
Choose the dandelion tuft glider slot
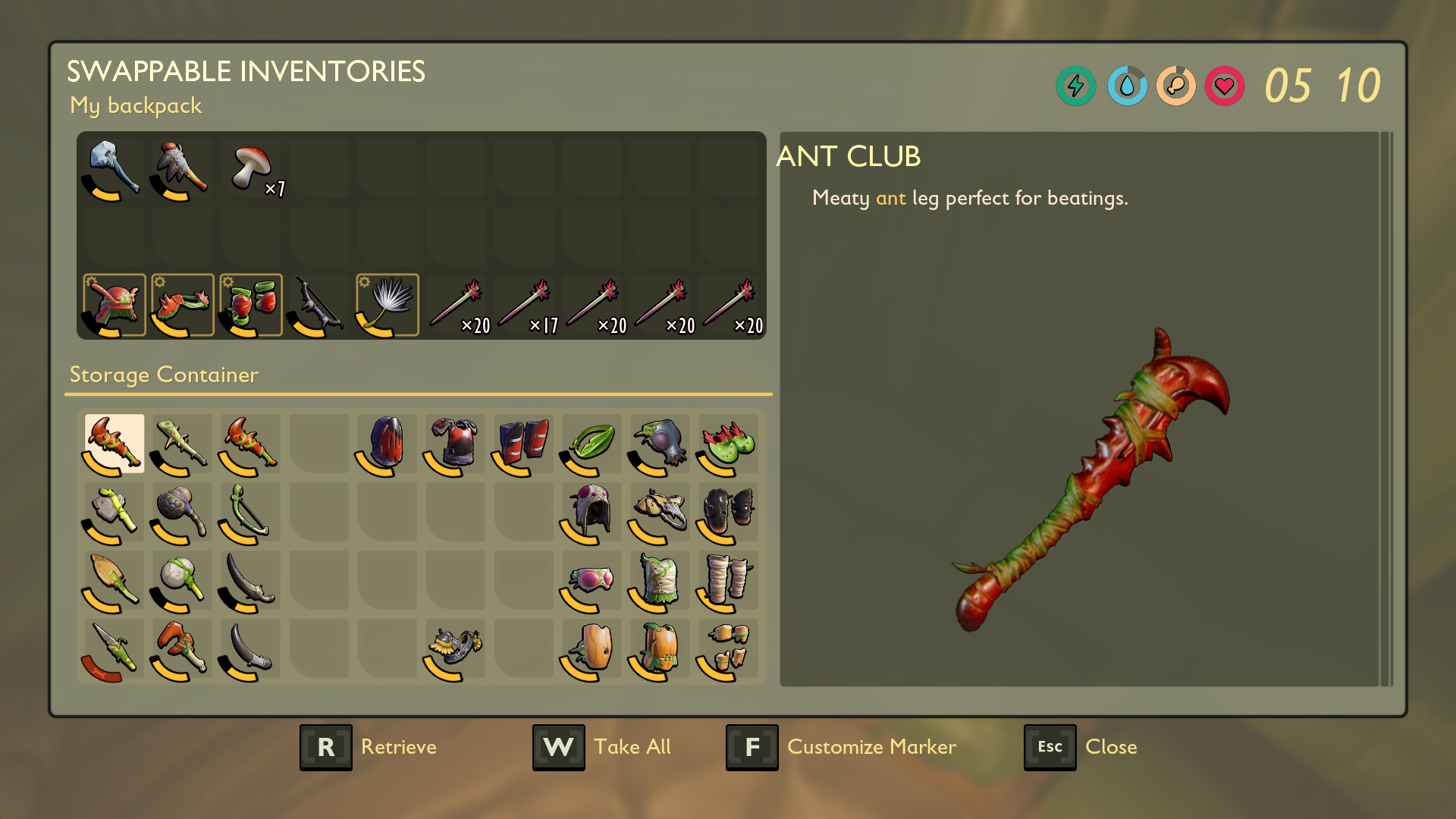388,305
